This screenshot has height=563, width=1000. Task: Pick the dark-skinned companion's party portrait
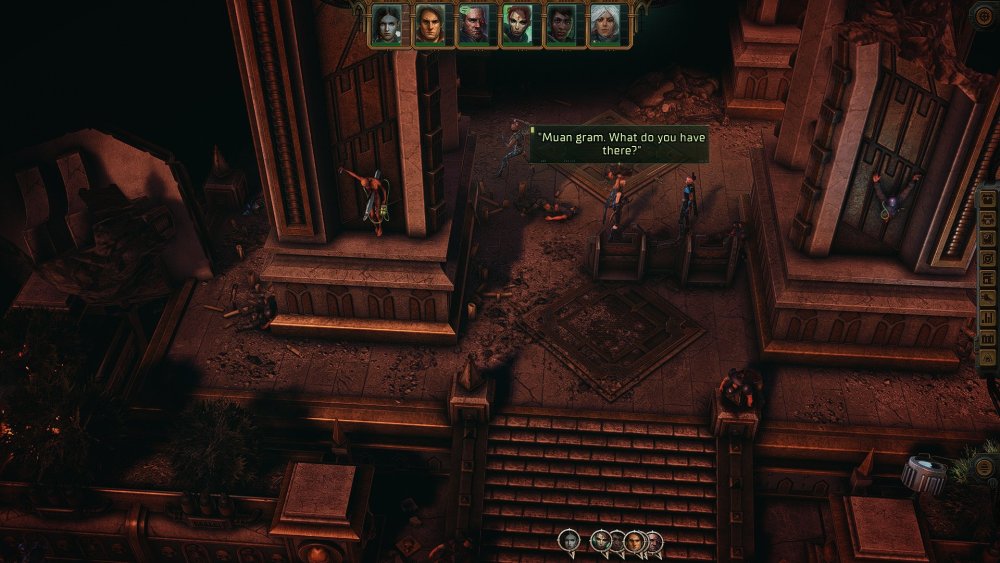coord(560,25)
